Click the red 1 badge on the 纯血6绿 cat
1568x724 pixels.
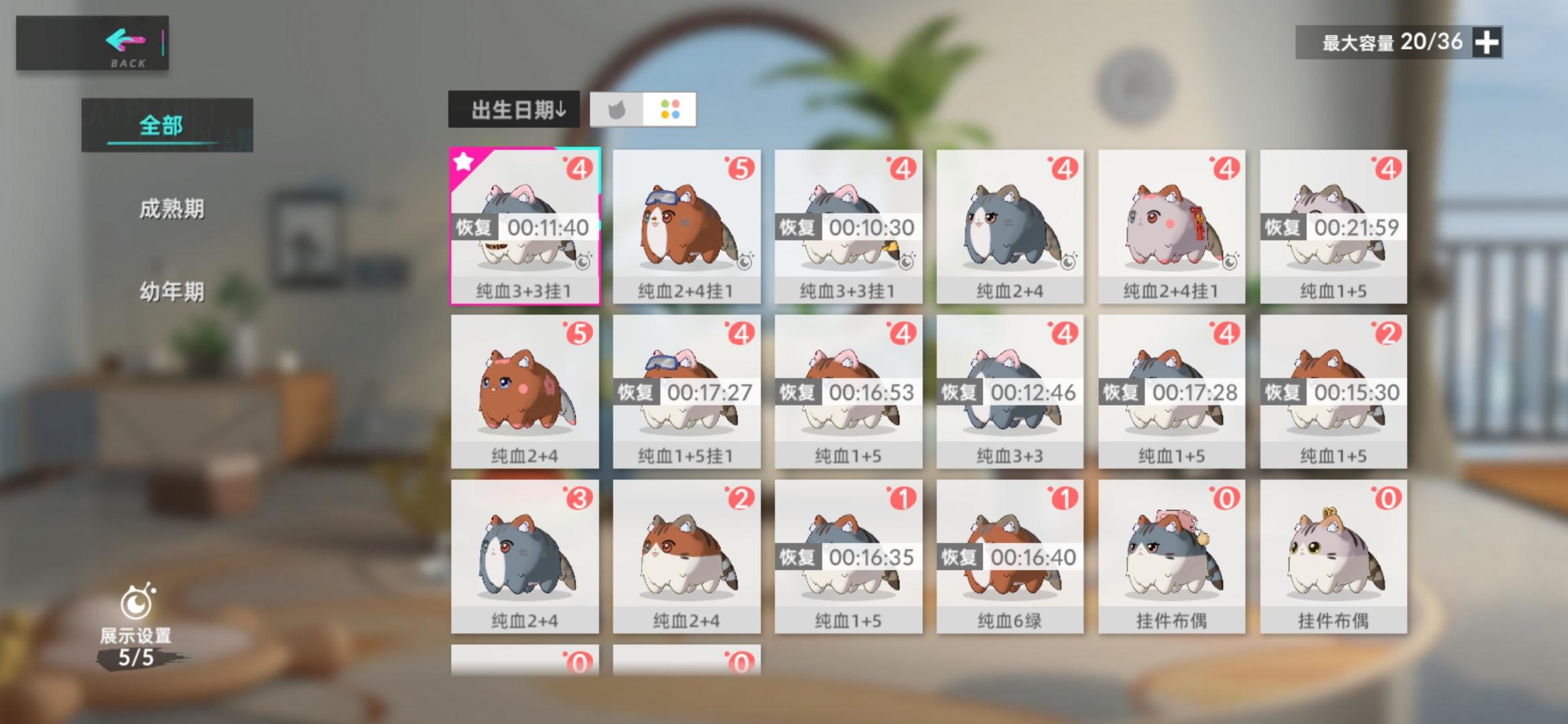pyautogui.click(x=1066, y=497)
